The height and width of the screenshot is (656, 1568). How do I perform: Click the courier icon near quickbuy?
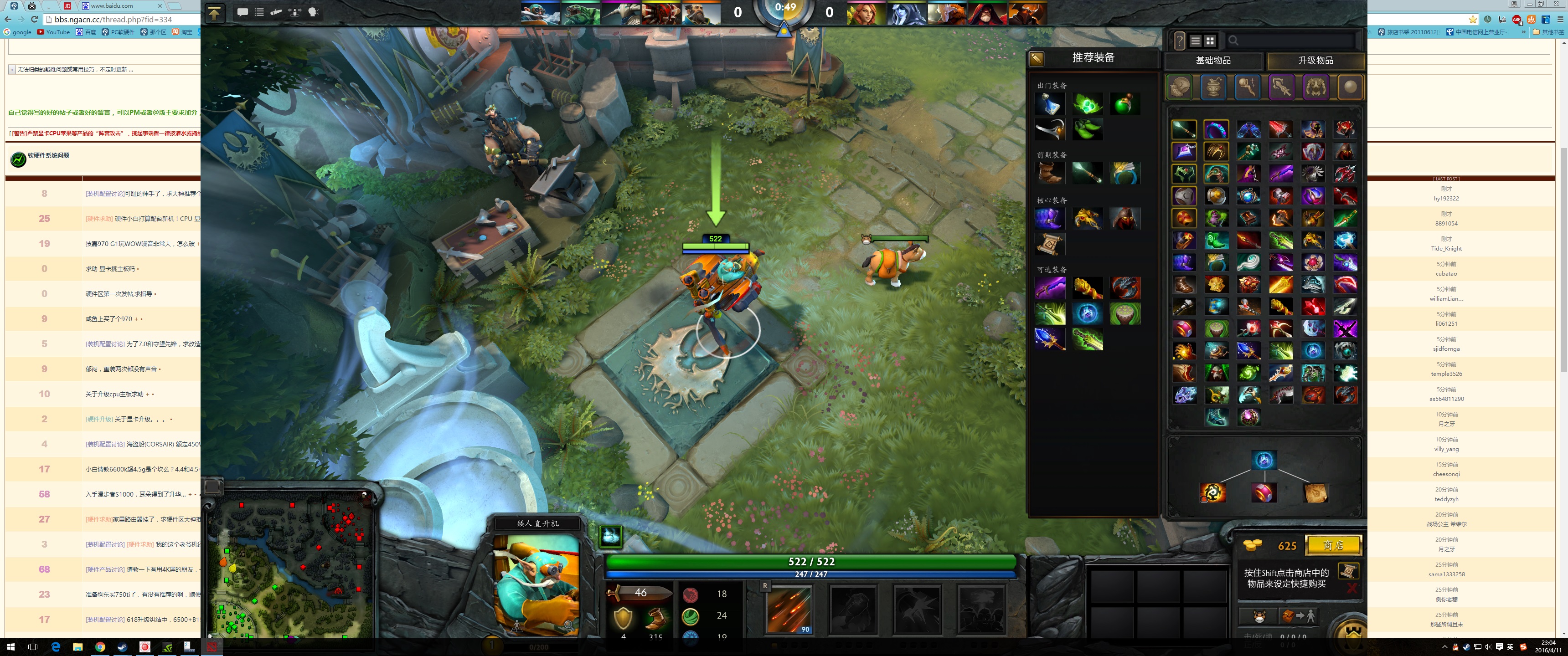1259,616
